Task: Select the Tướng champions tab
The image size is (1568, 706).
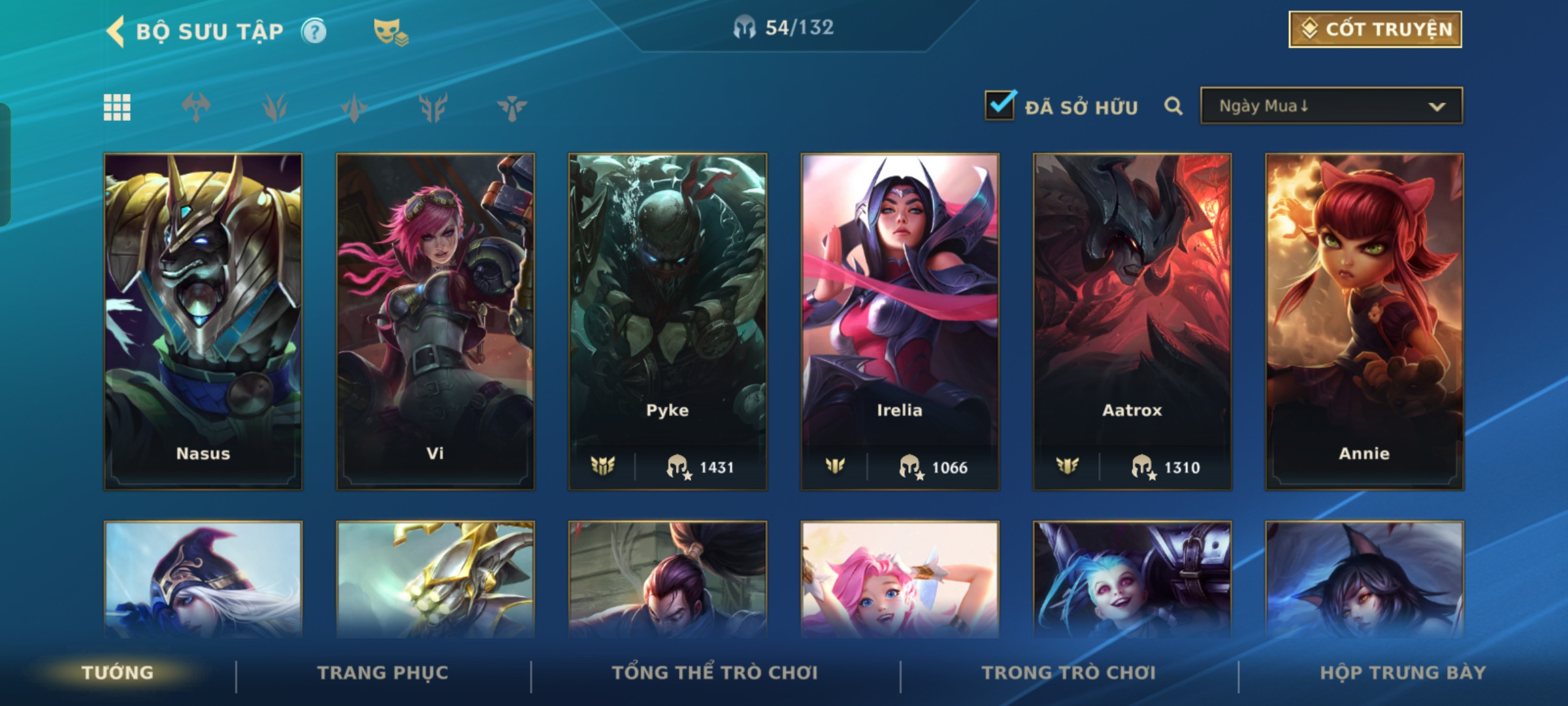Action: [118, 673]
